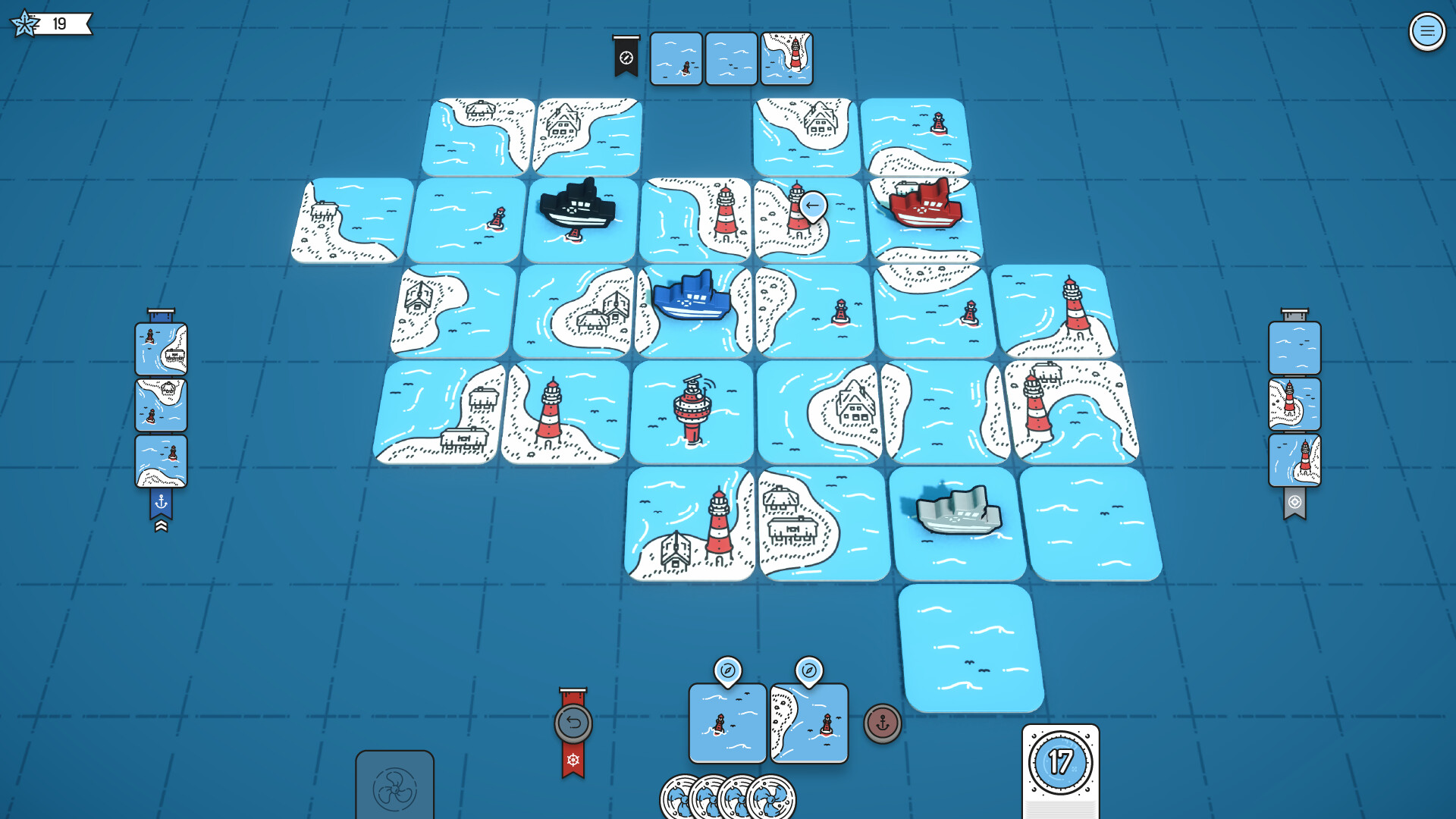1456x819 pixels.
Task: Click the white arrow marker on the lighthouse tile
Action: pos(814,203)
